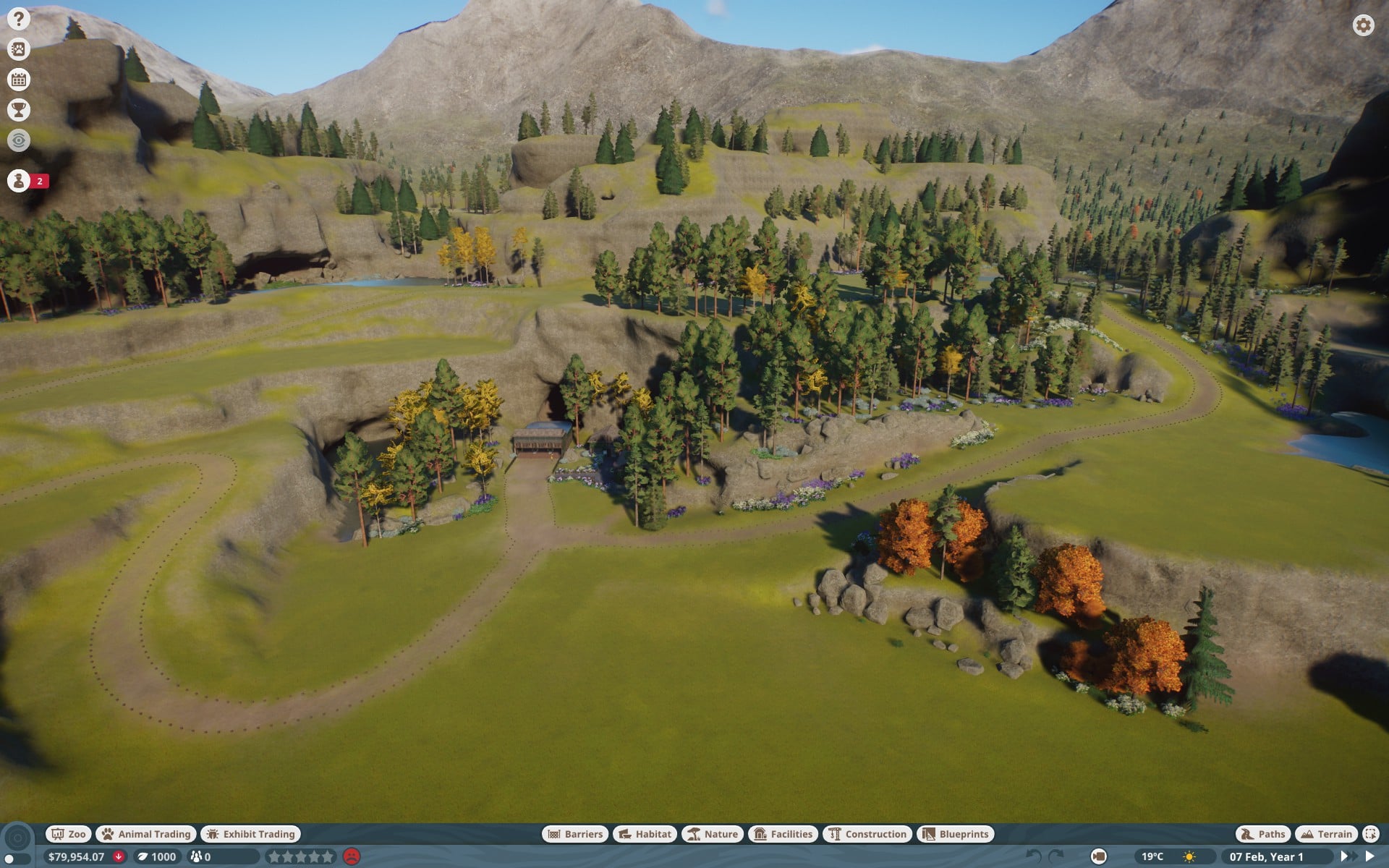The image size is (1389, 868).
Task: Open the Construction menu
Action: [x=867, y=834]
